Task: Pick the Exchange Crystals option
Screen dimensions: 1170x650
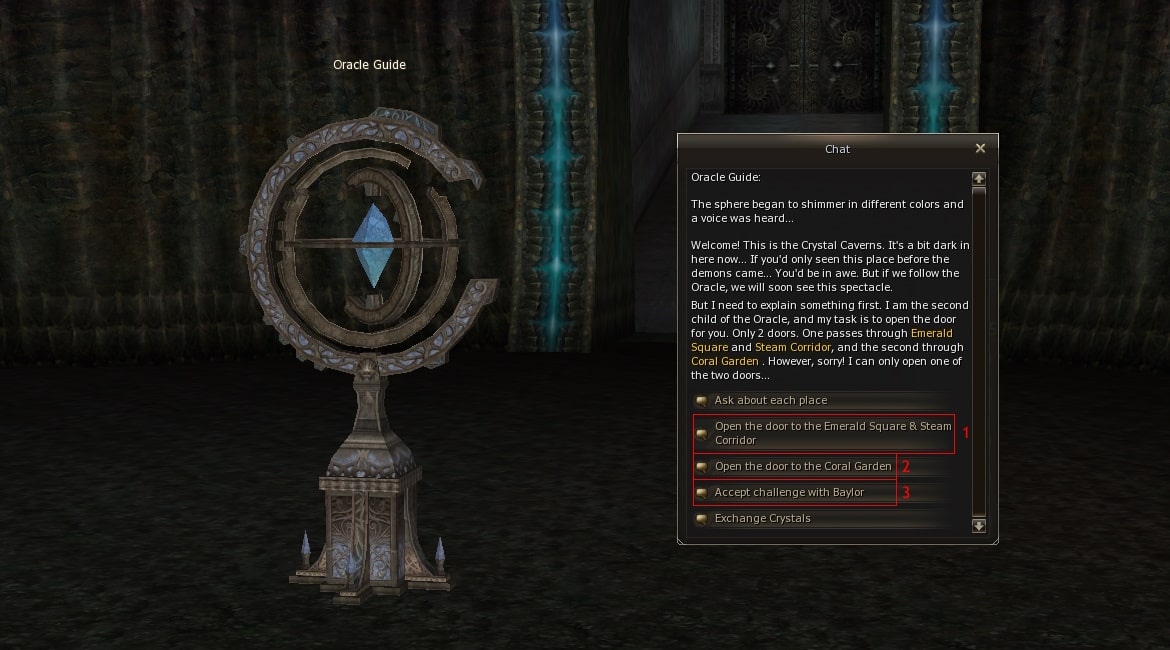Action: click(x=762, y=518)
